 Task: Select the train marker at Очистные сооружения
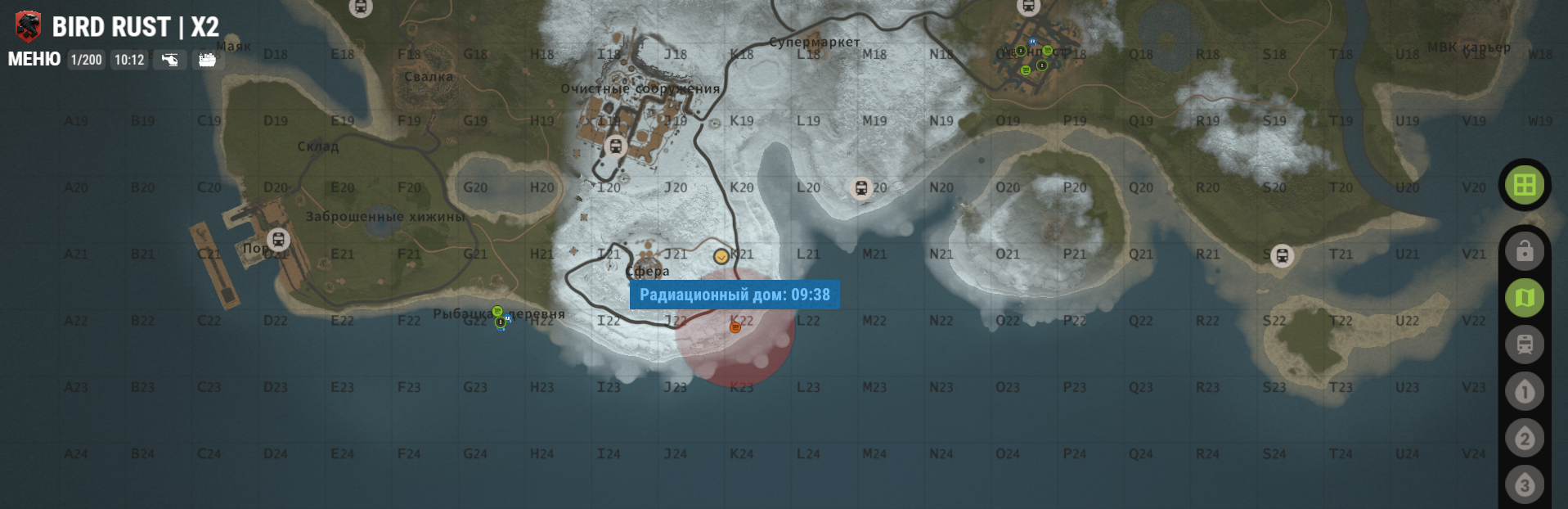(616, 146)
